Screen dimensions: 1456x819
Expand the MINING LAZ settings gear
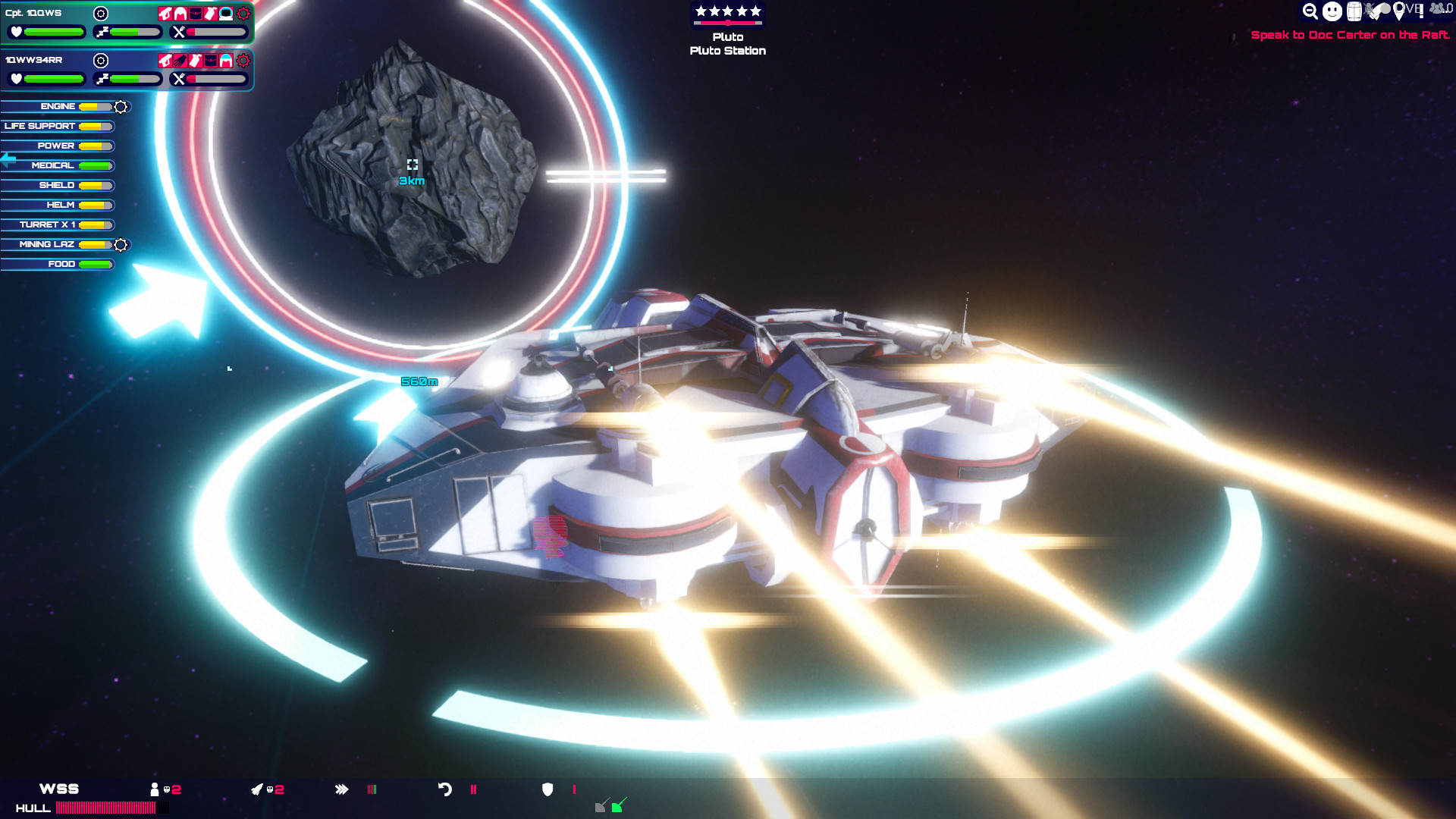[120, 244]
